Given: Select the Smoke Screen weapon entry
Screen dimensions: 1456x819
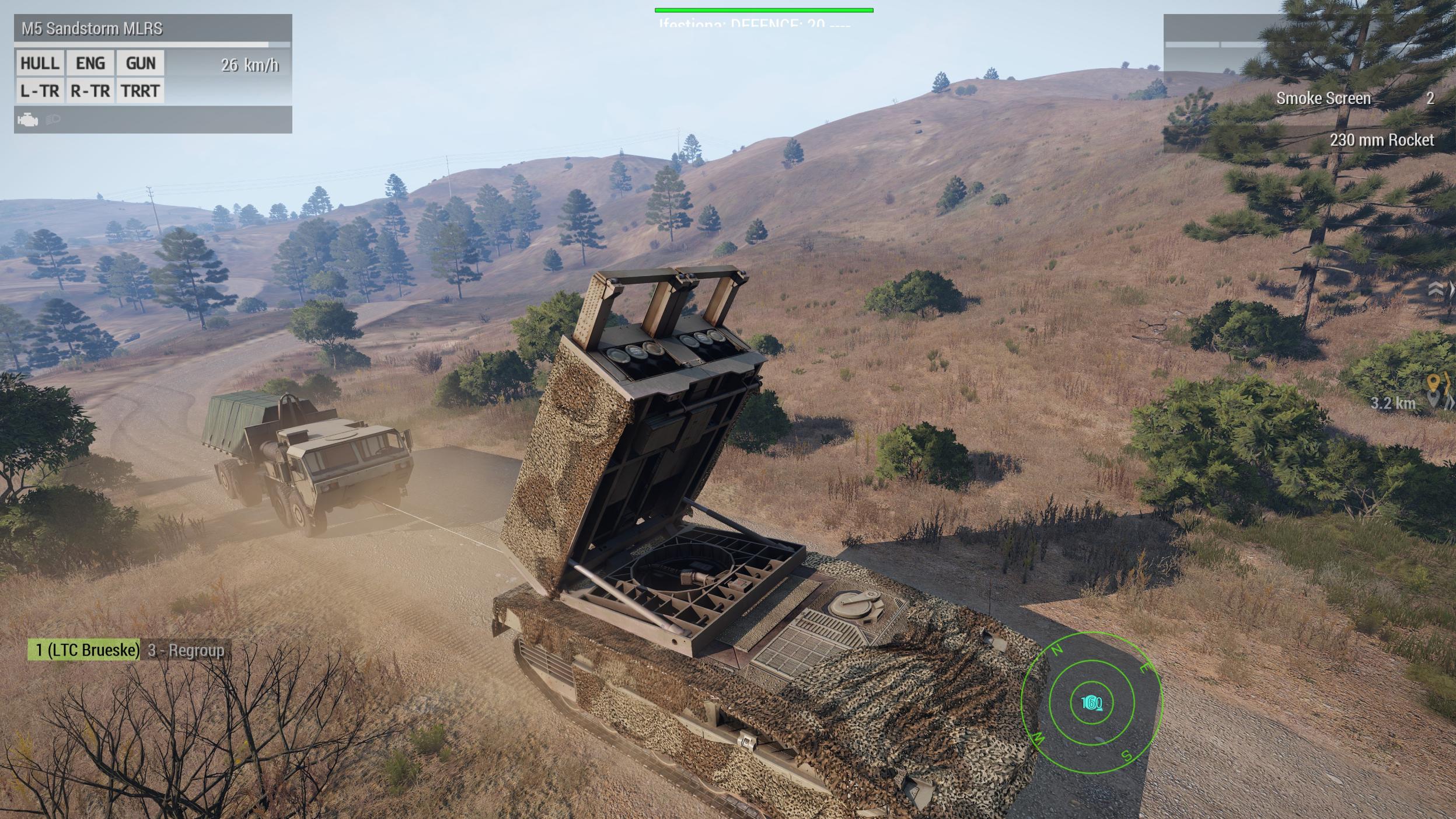Looking at the screenshot, I should (1323, 98).
